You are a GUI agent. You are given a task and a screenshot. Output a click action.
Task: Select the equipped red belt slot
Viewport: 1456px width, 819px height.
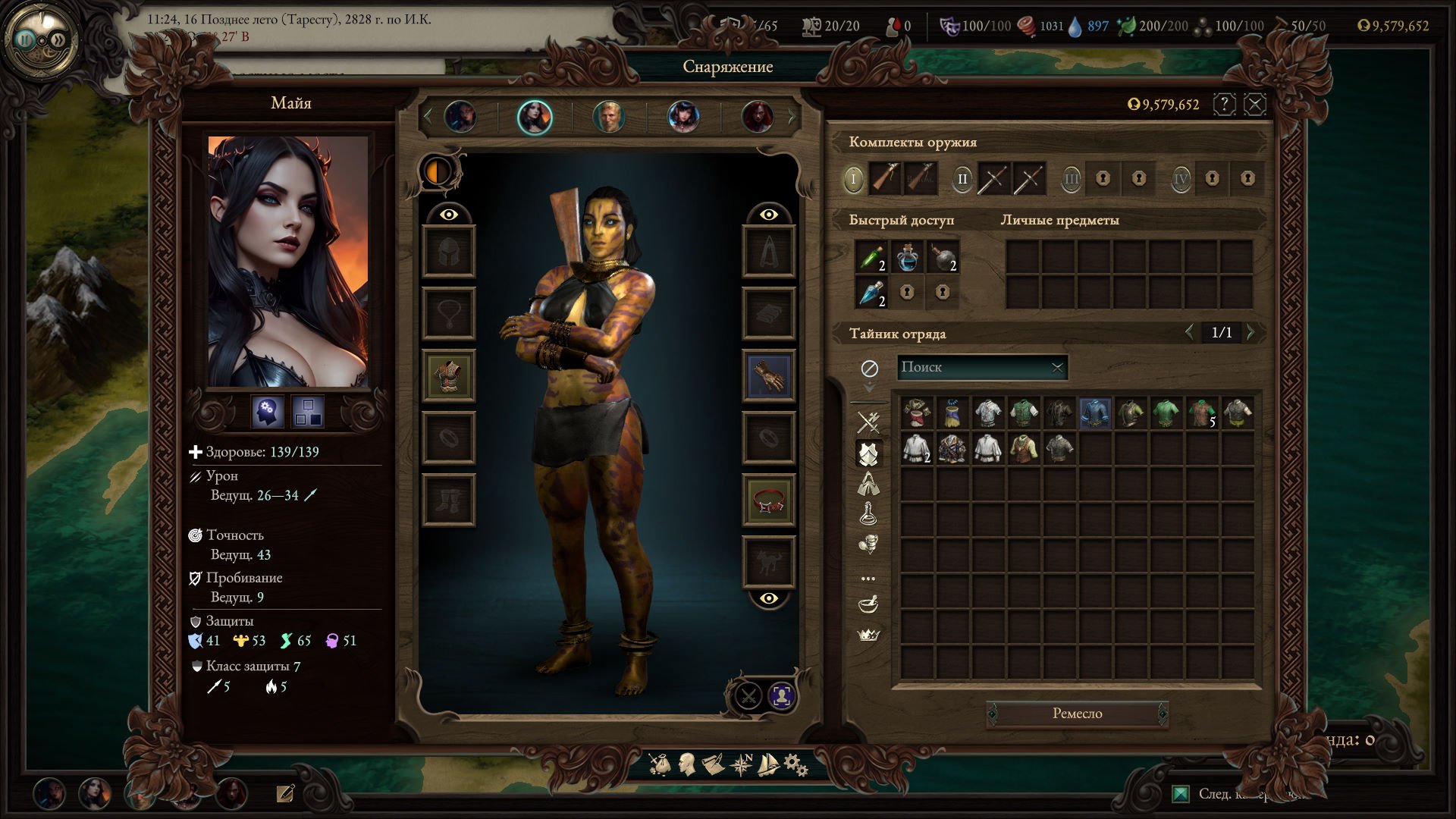click(x=768, y=500)
